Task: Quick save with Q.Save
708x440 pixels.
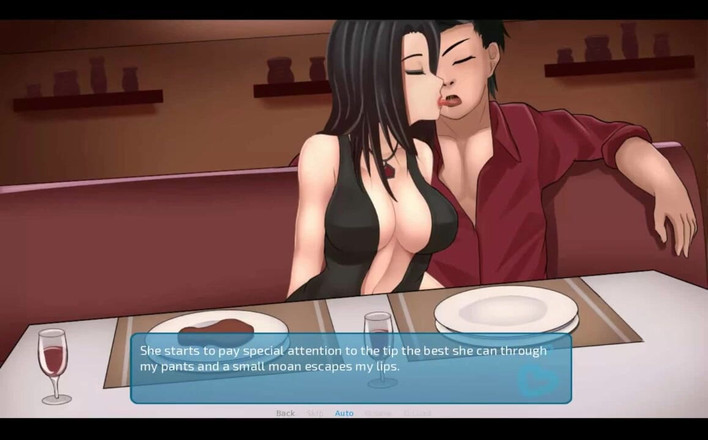Action: tap(377, 413)
